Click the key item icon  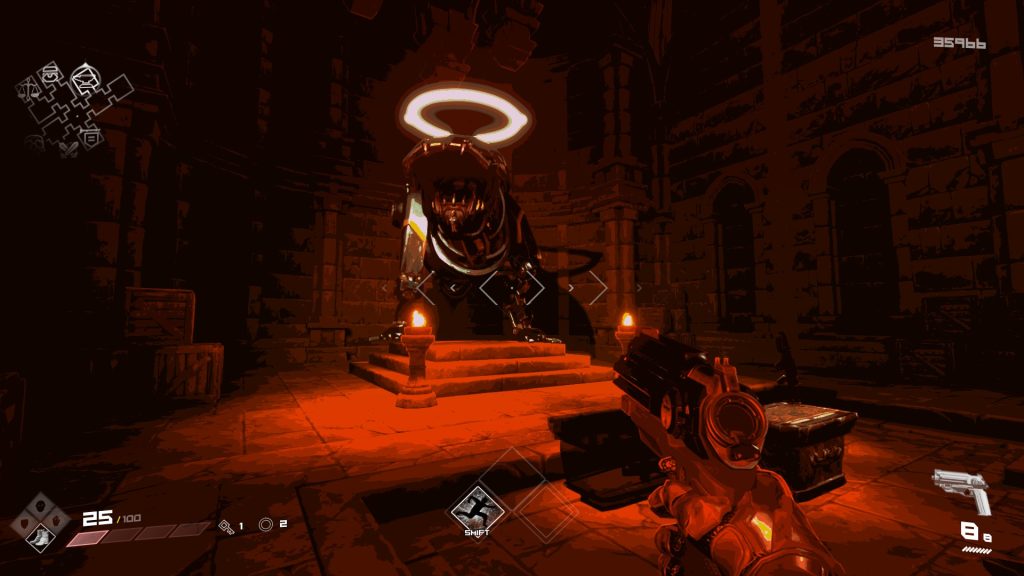point(226,525)
